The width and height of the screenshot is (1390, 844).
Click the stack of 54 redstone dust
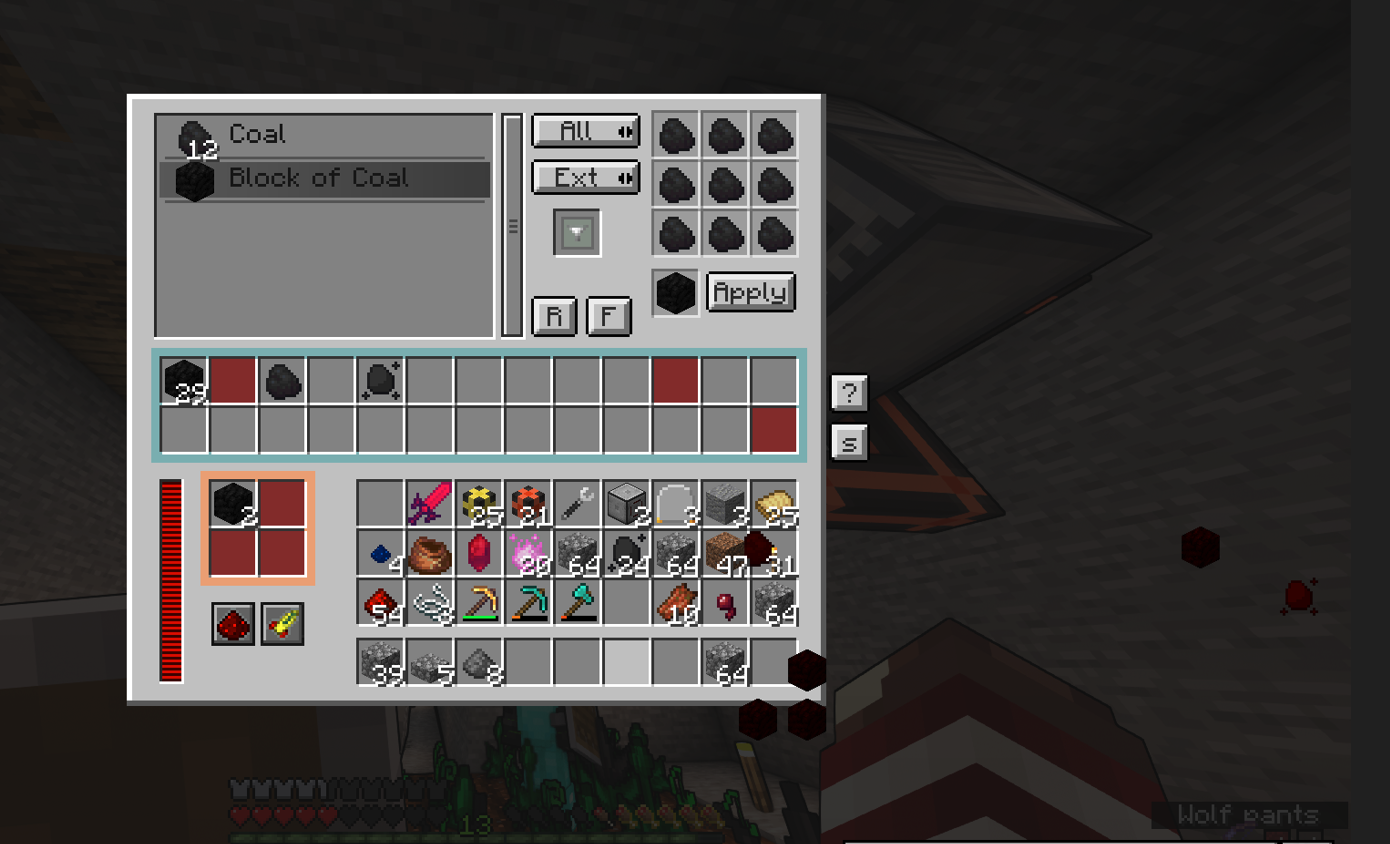[x=380, y=601]
